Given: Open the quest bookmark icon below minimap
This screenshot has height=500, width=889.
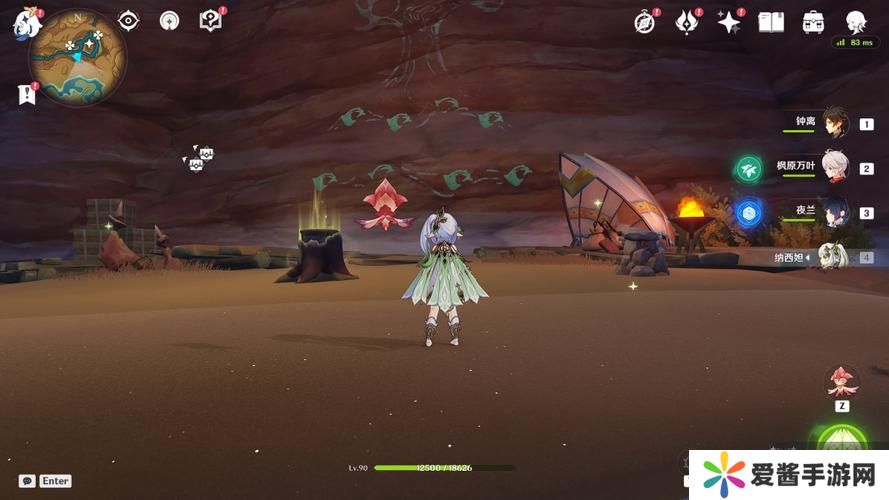Looking at the screenshot, I should pyautogui.click(x=26, y=94).
